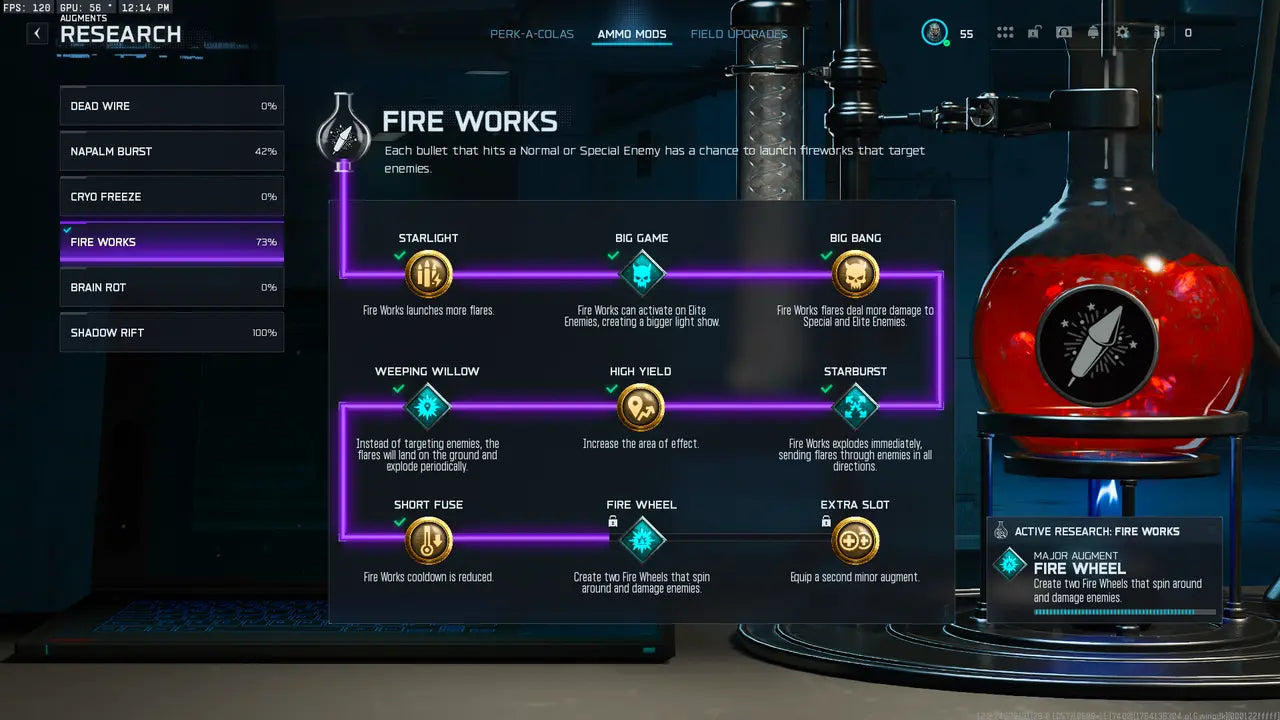Select the Fire Works list entry

tap(171, 242)
